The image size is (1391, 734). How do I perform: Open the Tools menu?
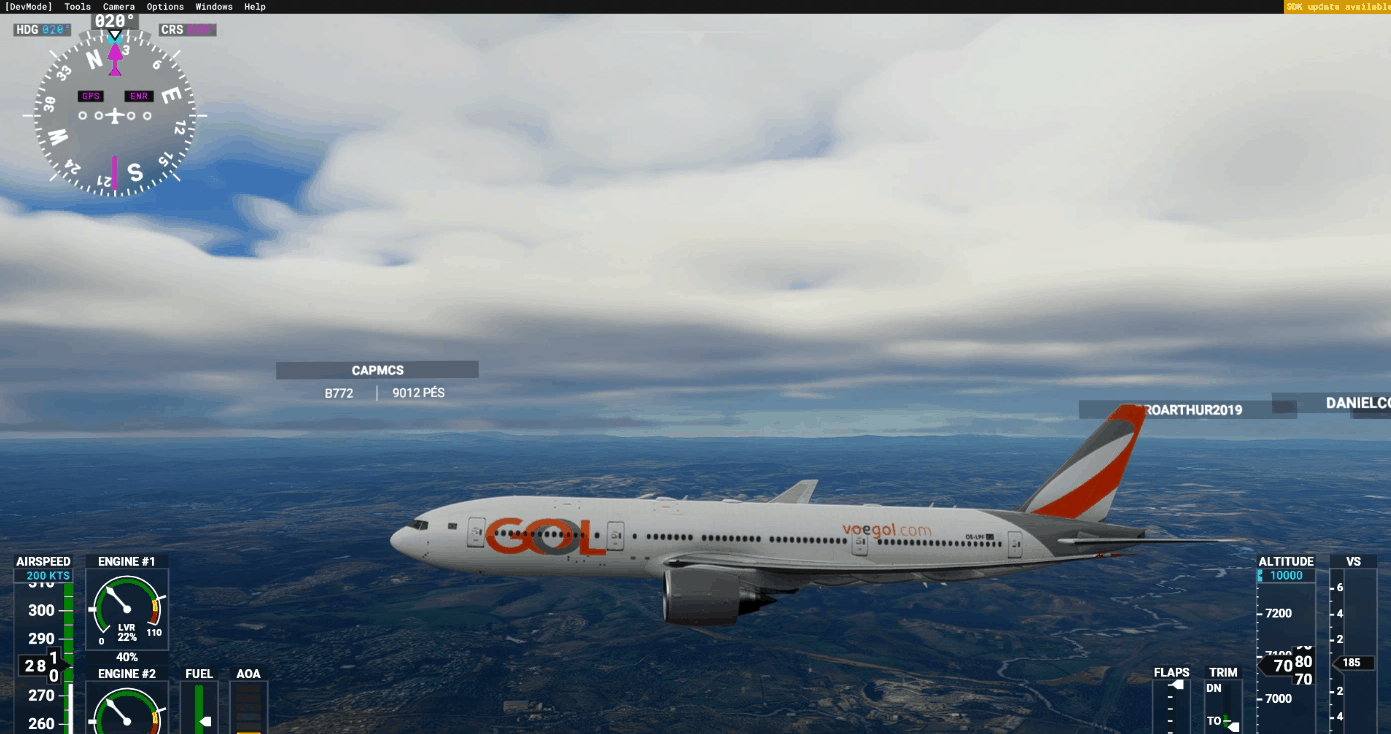78,7
